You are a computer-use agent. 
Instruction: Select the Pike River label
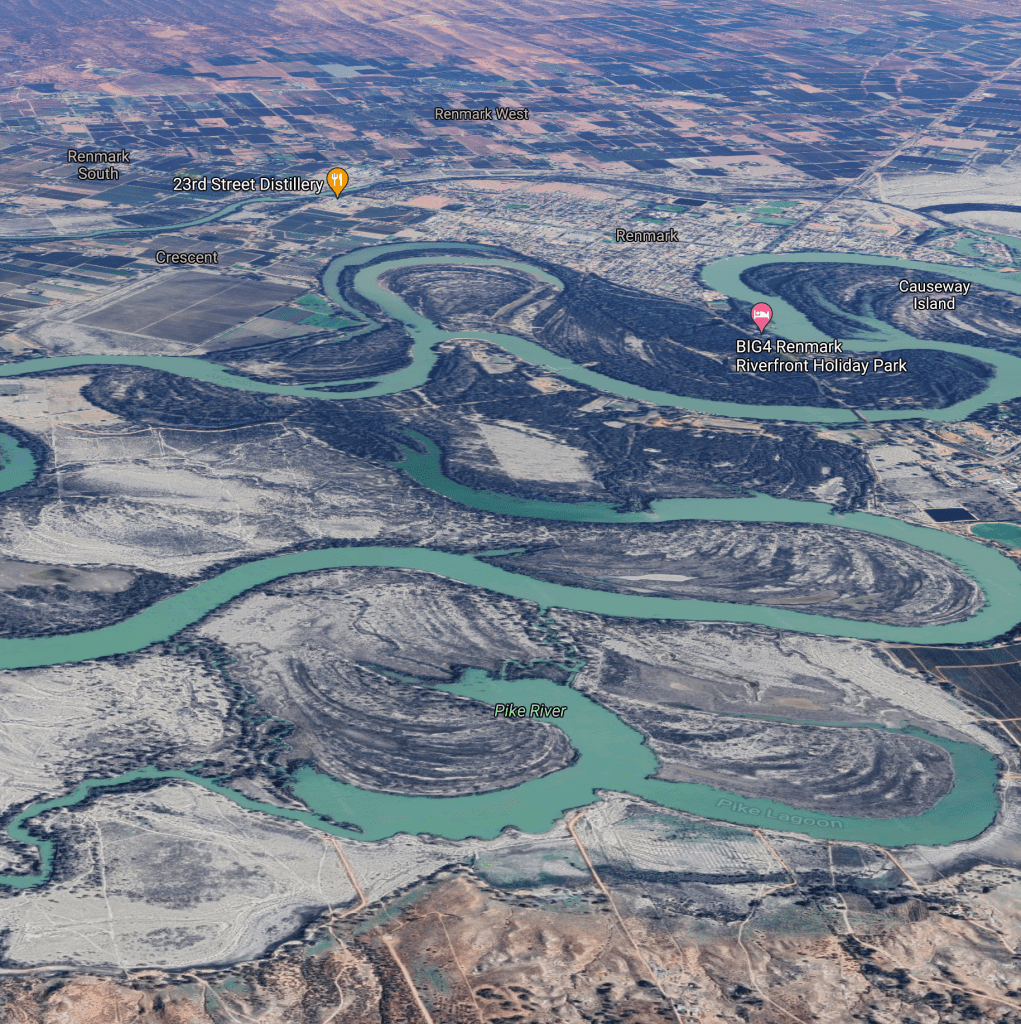(x=530, y=711)
